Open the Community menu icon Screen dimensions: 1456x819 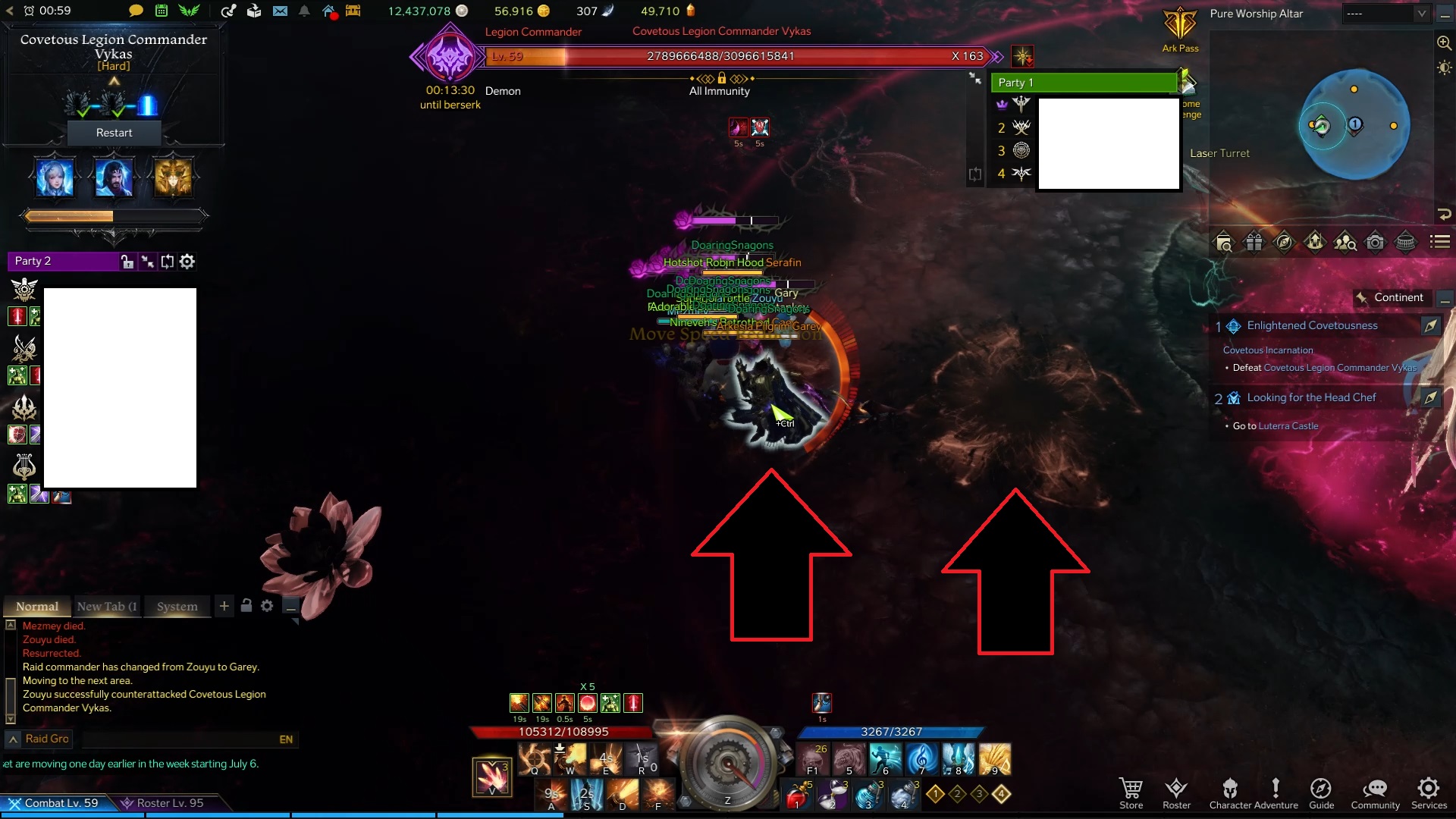[x=1375, y=790]
